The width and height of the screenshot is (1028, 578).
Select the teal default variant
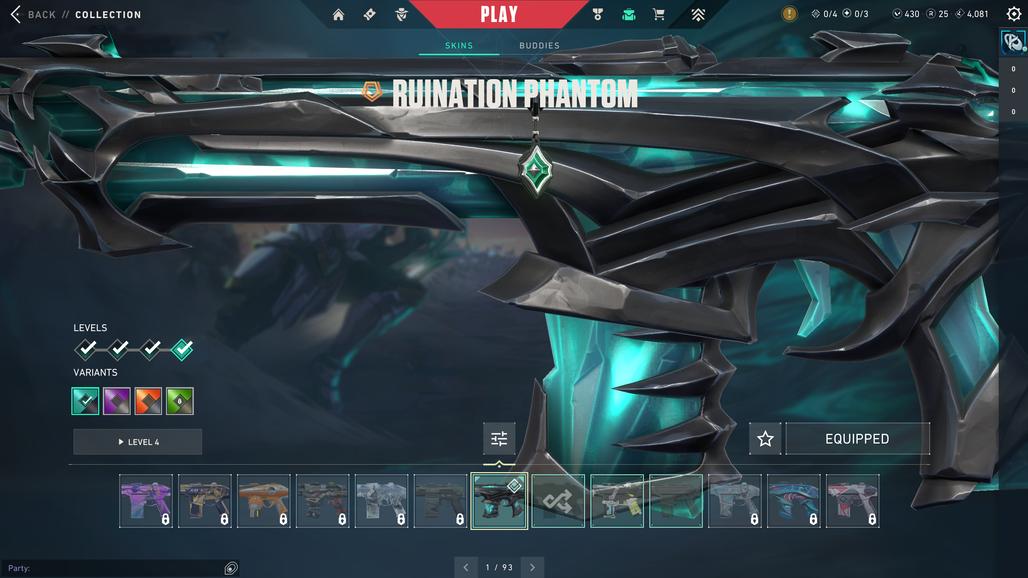(86, 401)
